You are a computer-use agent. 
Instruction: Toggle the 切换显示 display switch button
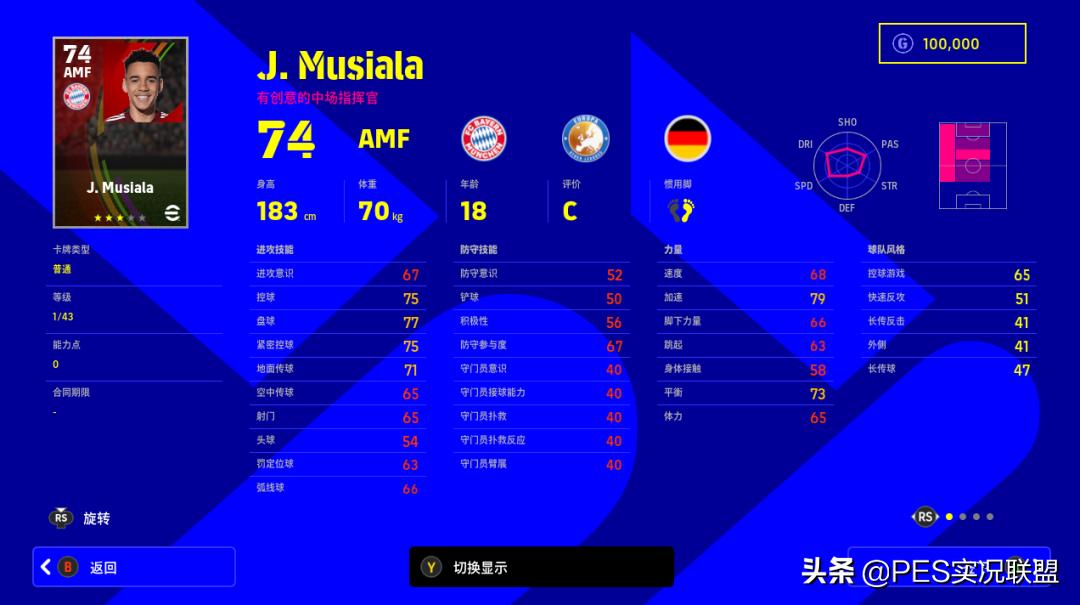541,567
